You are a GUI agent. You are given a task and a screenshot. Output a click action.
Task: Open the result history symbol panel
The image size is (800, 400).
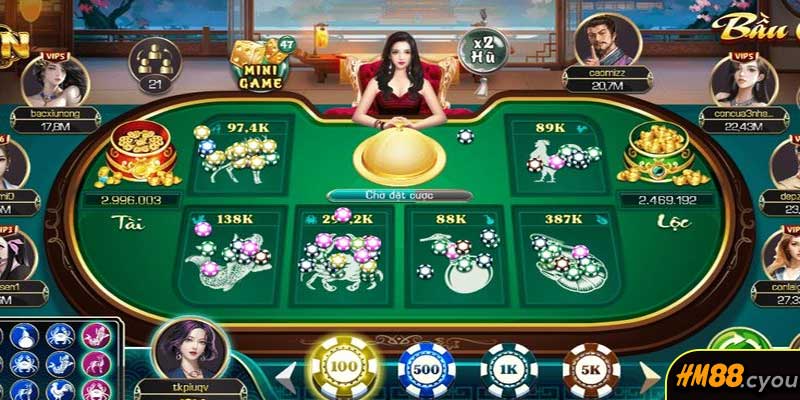tap(60, 360)
